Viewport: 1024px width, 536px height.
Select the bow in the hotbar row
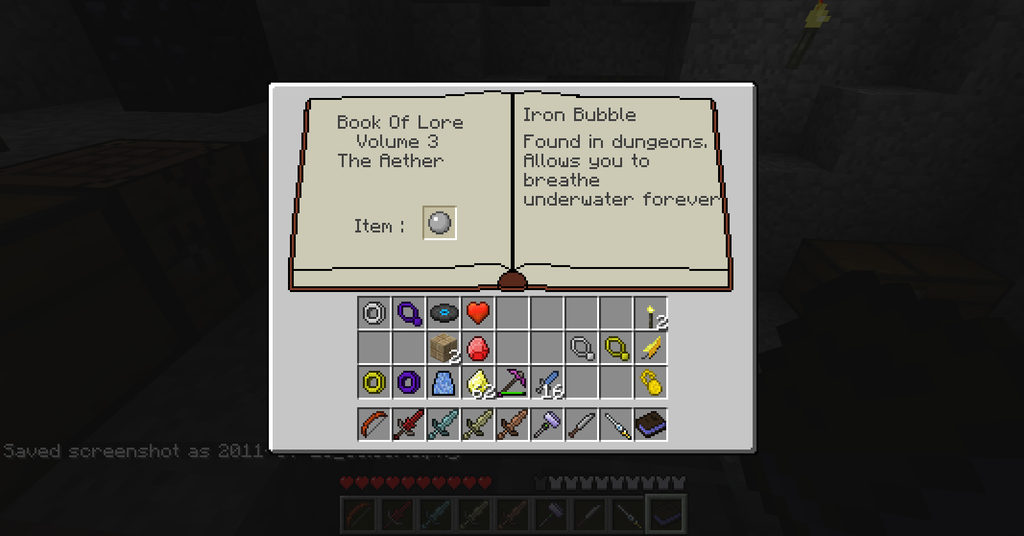point(374,424)
